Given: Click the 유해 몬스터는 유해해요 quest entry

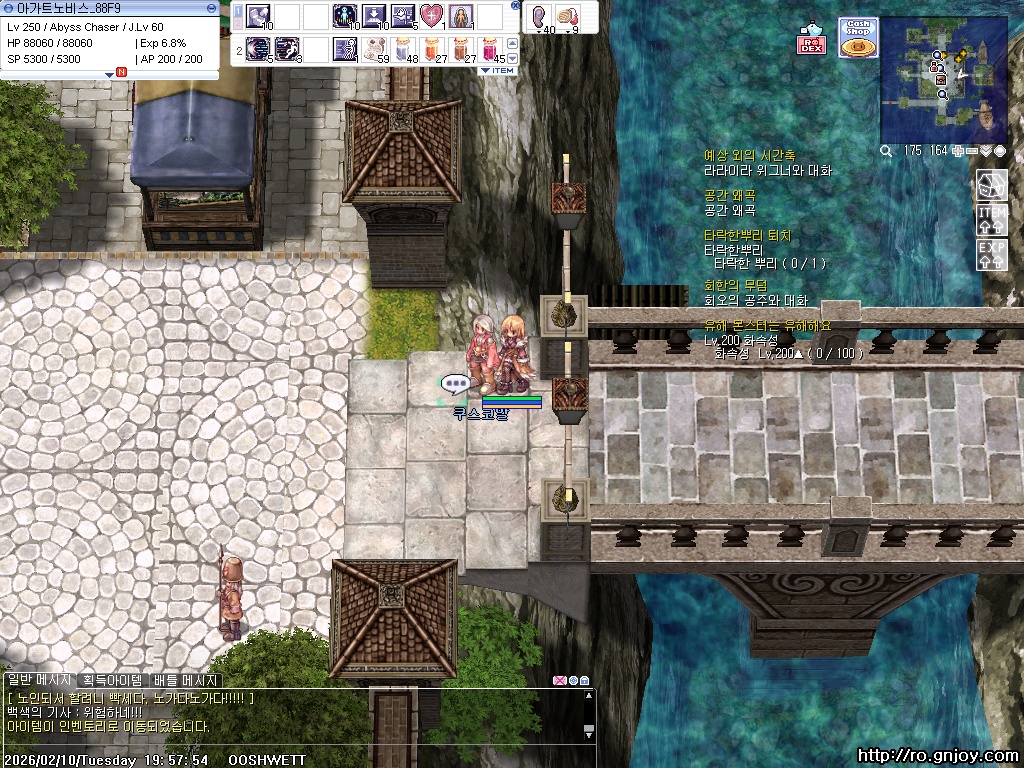Looking at the screenshot, I should coord(767,326).
